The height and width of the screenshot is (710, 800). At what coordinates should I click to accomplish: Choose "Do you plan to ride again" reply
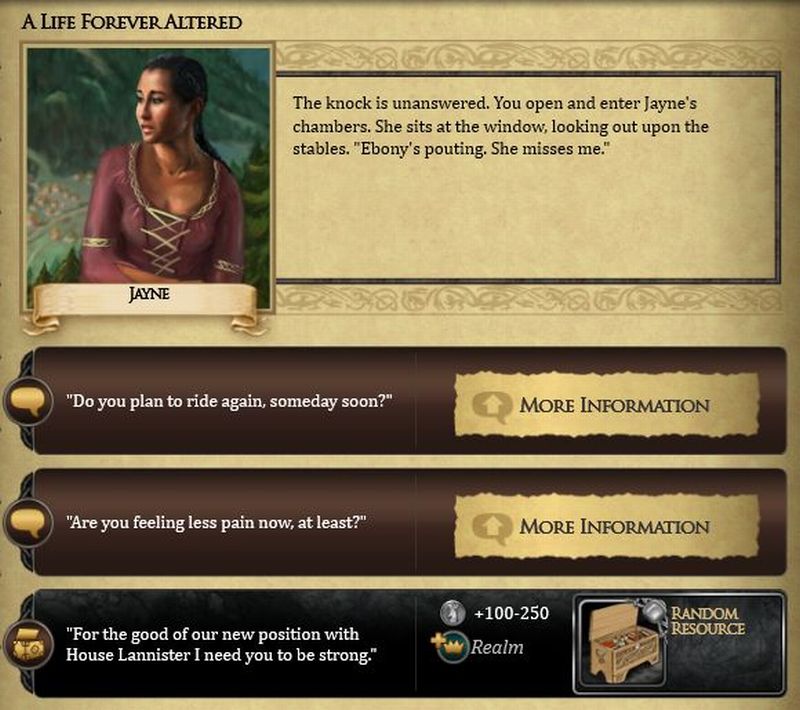tap(228, 401)
